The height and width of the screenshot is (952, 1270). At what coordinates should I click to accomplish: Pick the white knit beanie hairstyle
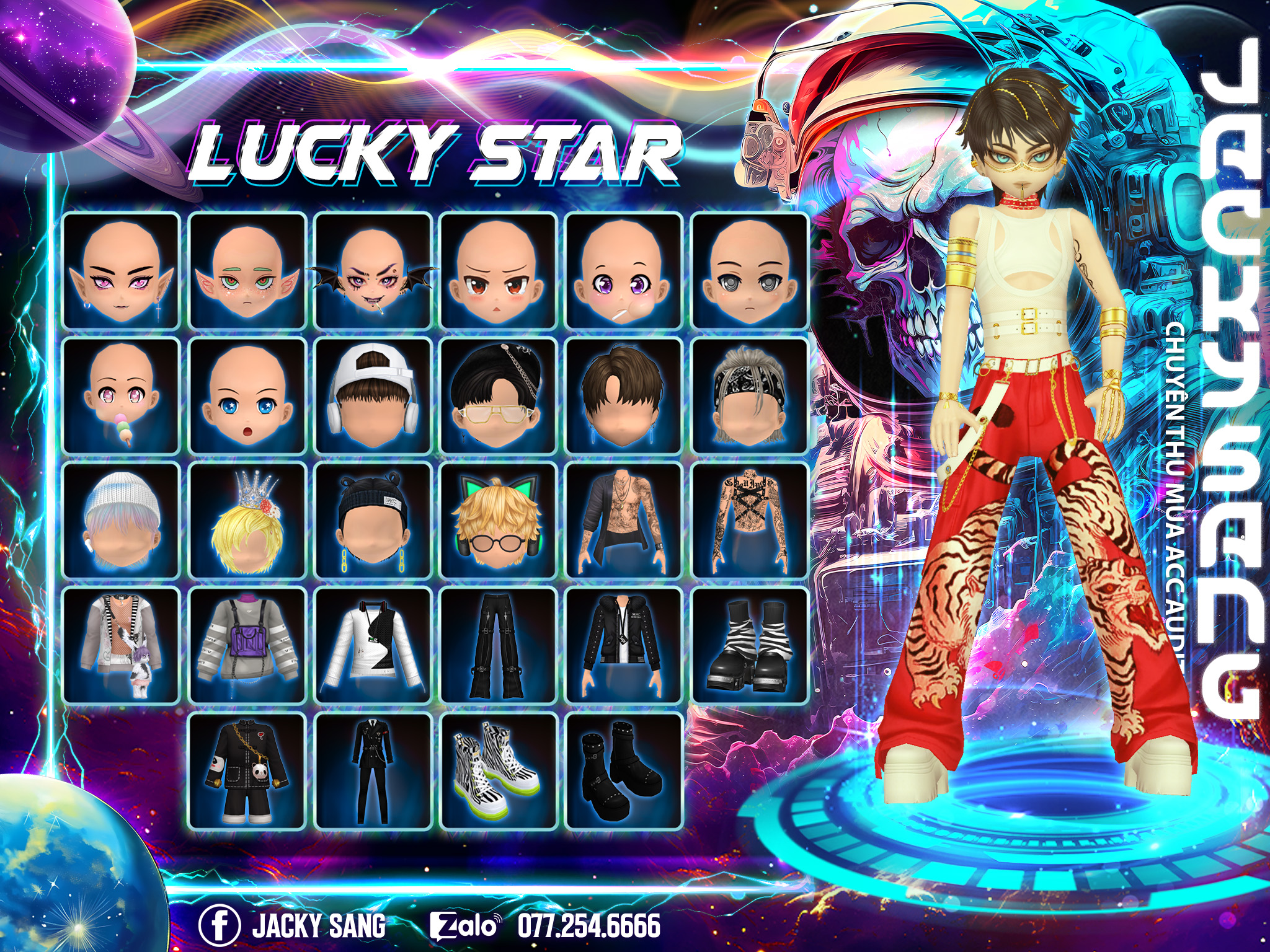point(121,521)
